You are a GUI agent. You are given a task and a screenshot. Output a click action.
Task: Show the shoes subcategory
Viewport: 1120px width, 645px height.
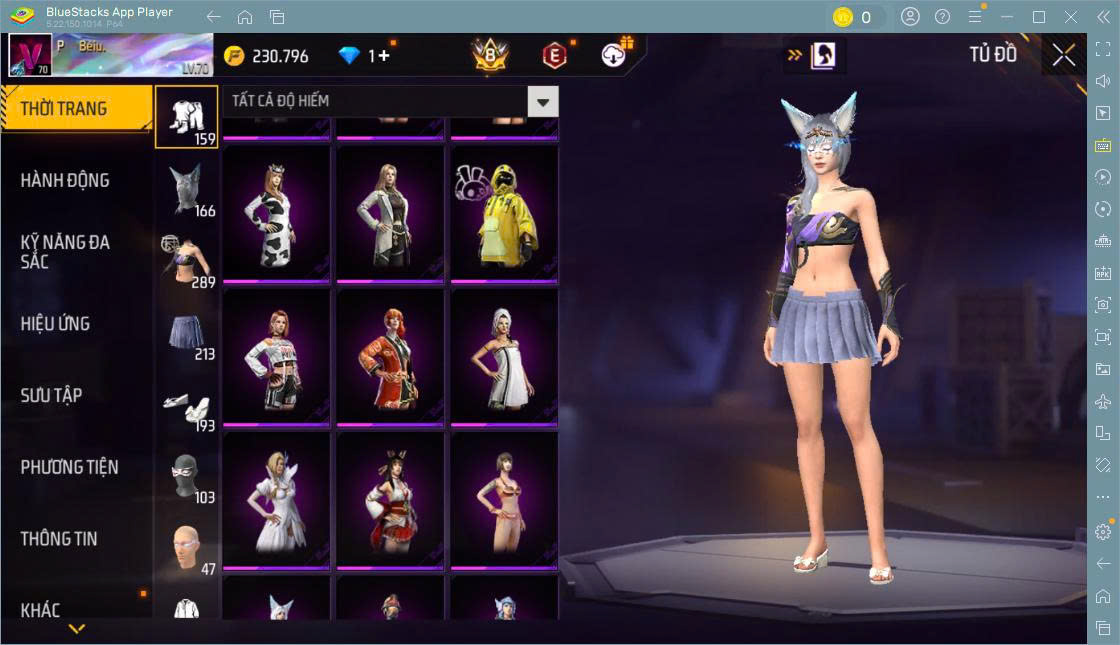pyautogui.click(x=187, y=405)
